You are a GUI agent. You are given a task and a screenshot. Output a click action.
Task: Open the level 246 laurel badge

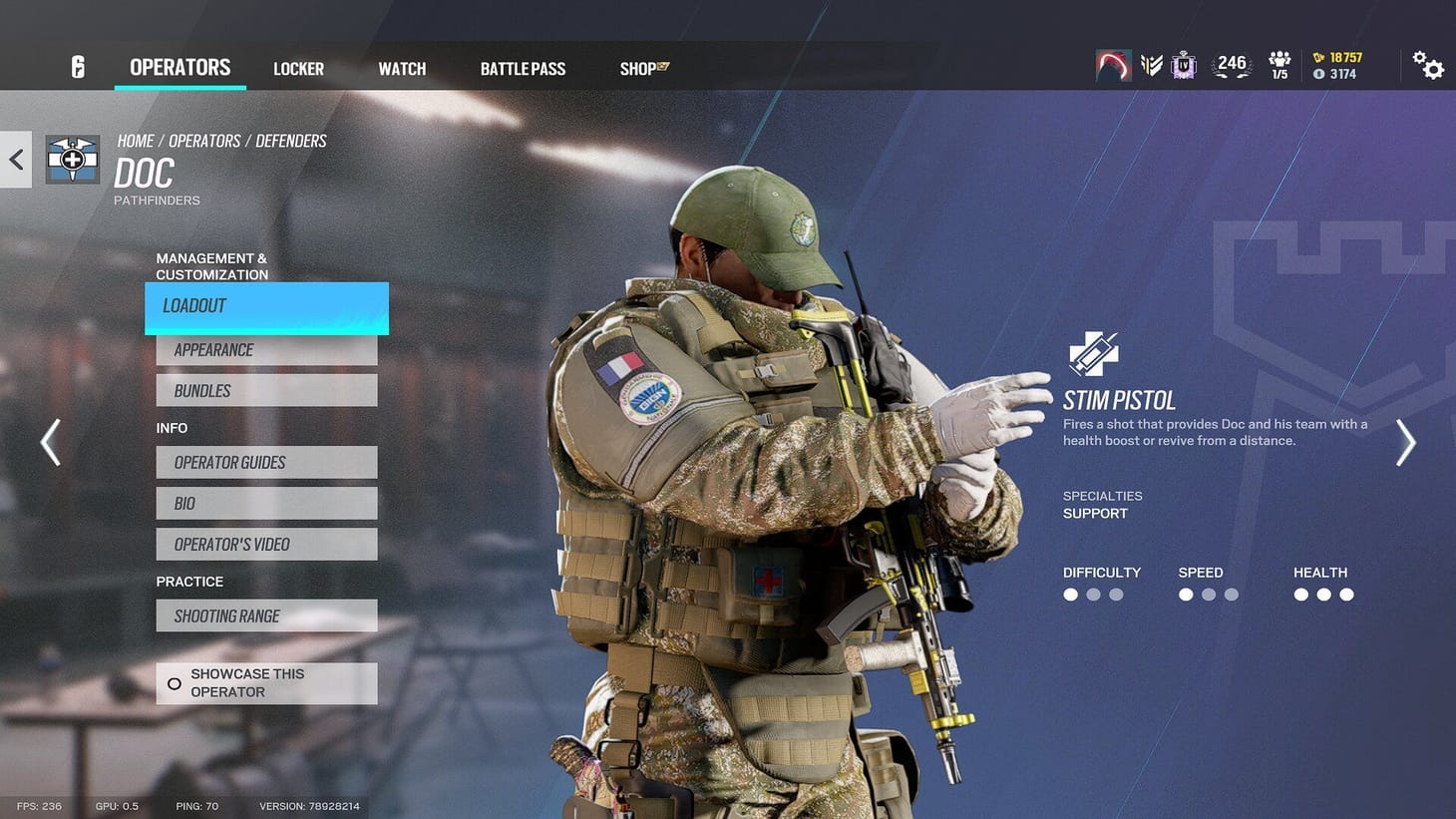(1230, 63)
